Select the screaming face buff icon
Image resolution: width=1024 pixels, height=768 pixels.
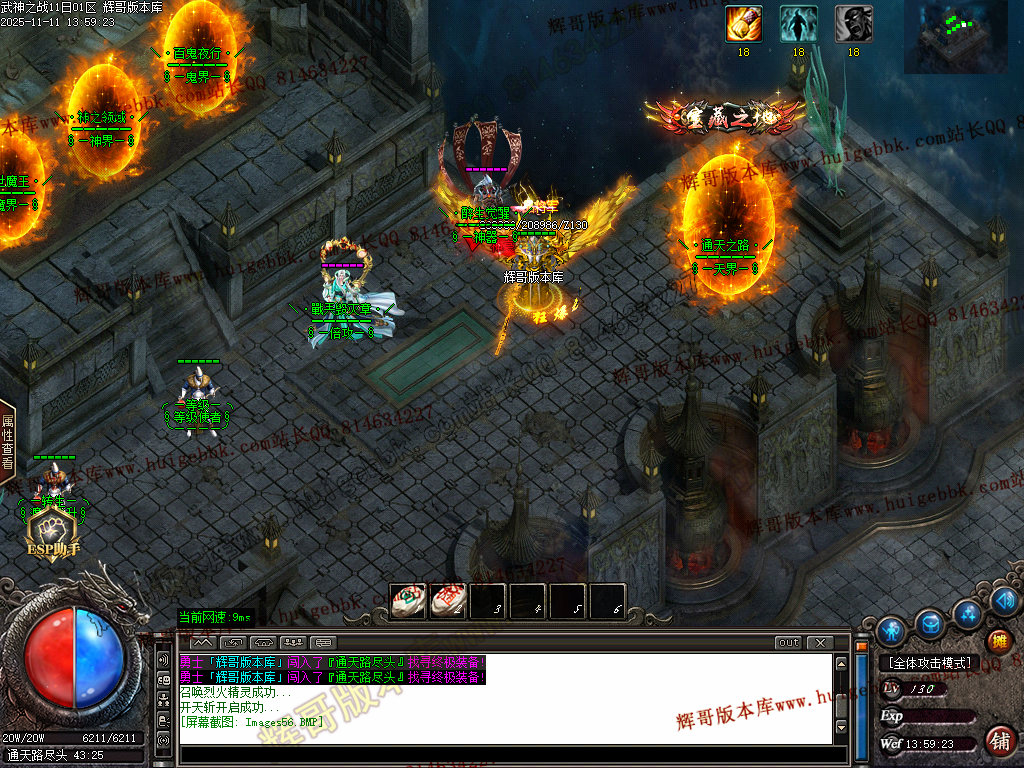coord(853,24)
